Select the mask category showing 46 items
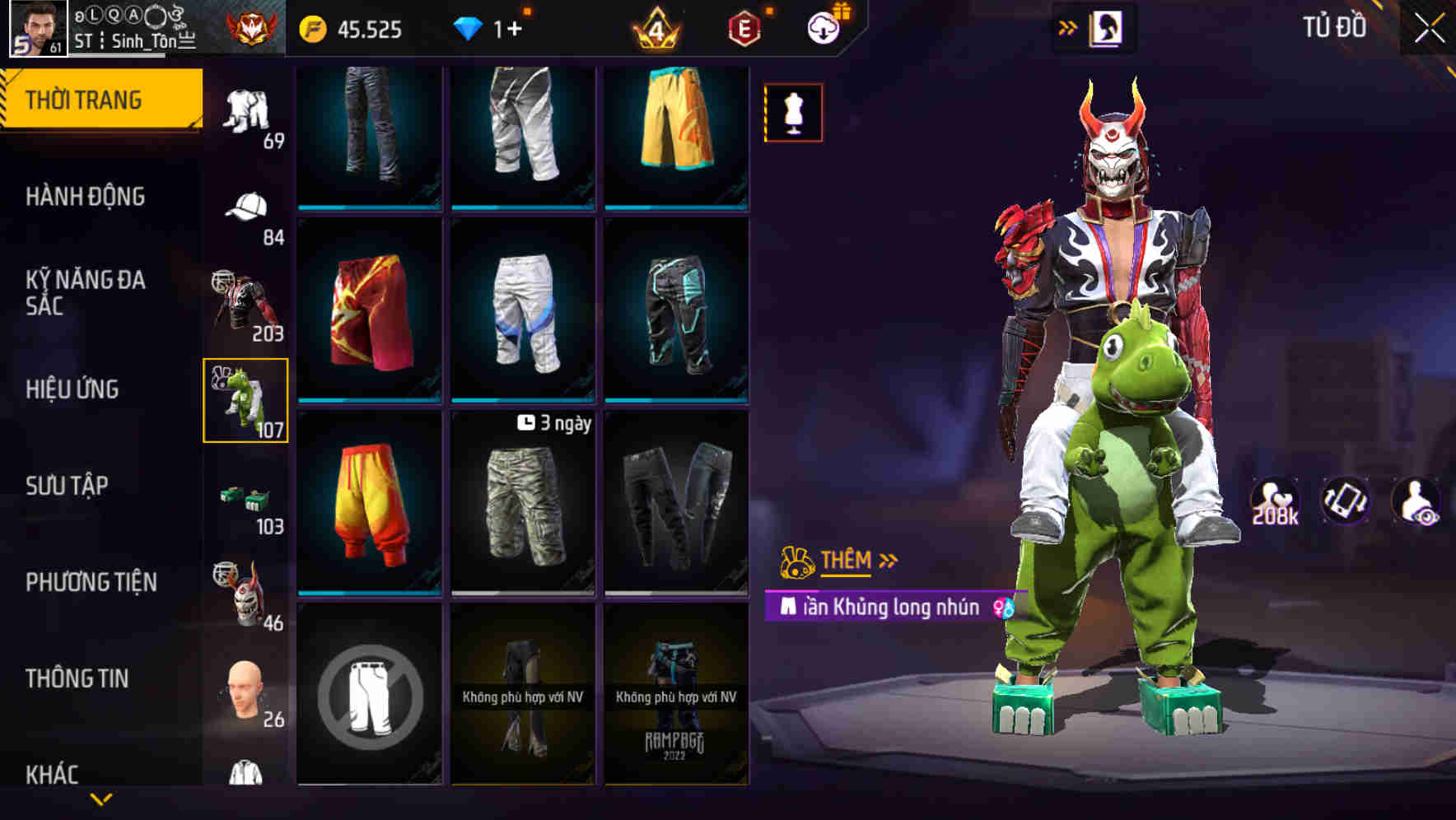1456x820 pixels. pyautogui.click(x=243, y=593)
